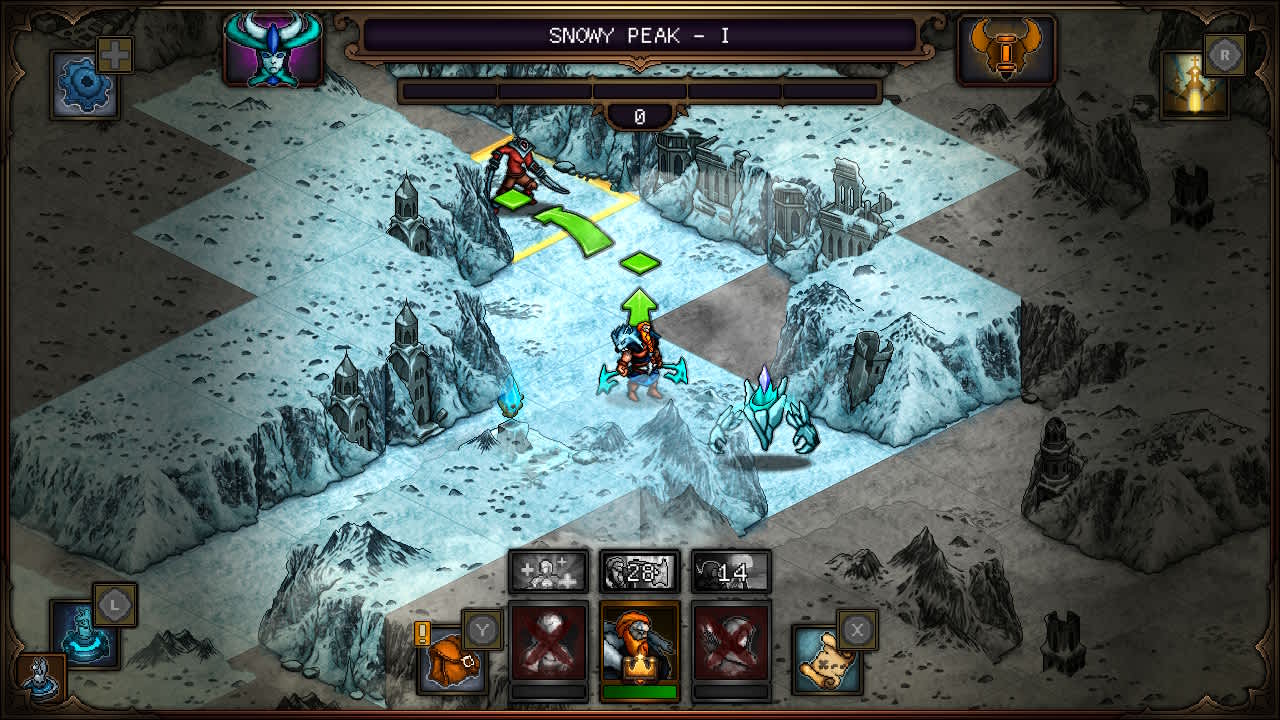Viewport: 1280px width, 720px height.
Task: Click the defeated left party member slot
Action: [548, 647]
